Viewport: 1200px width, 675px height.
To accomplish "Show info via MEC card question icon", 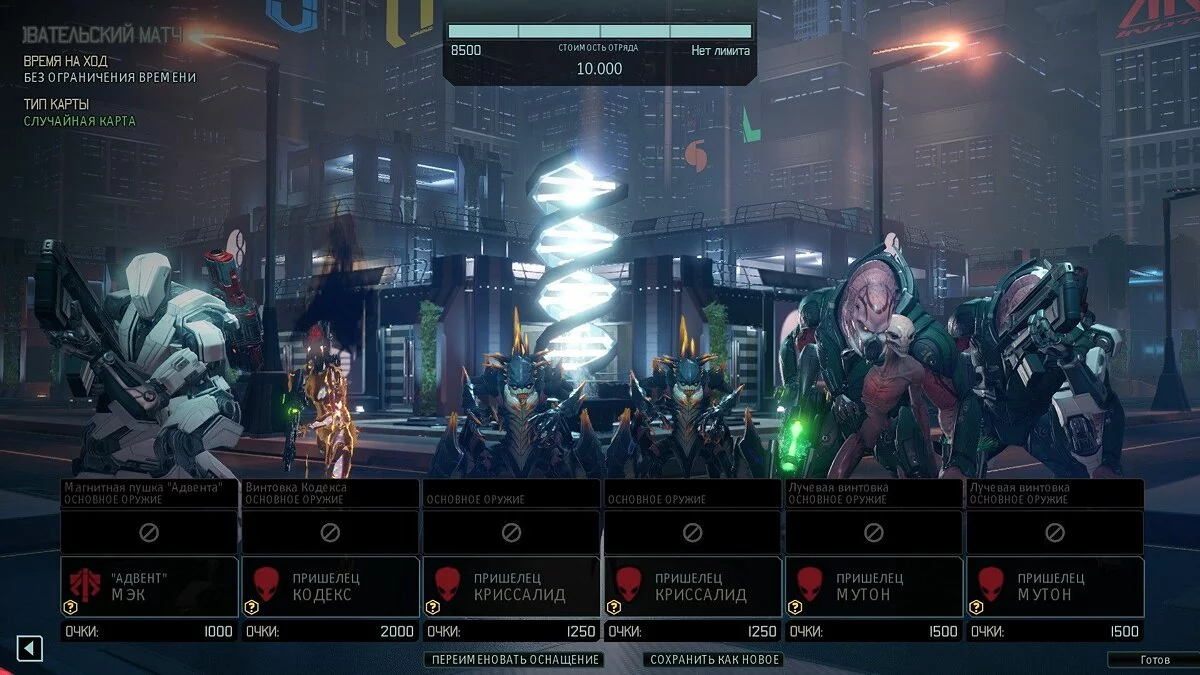I will (71, 607).
